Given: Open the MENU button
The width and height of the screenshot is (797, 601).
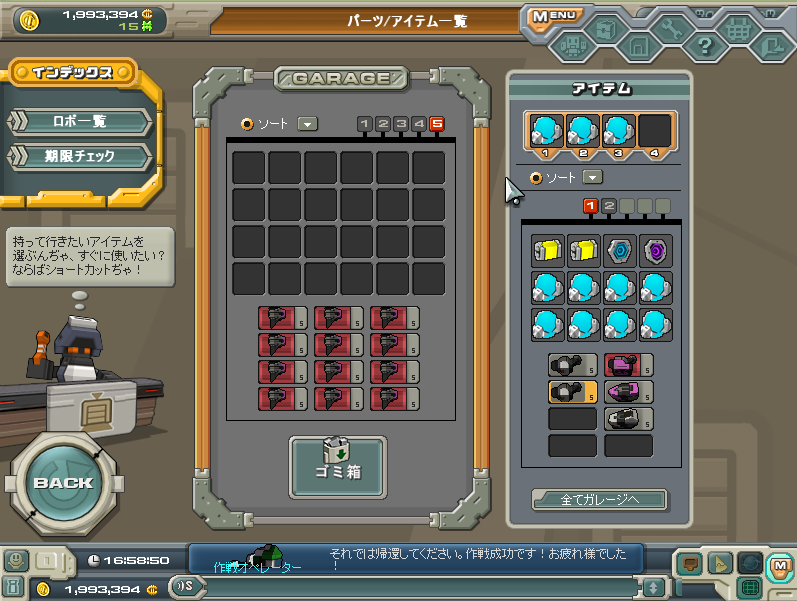Looking at the screenshot, I should 553,17.
